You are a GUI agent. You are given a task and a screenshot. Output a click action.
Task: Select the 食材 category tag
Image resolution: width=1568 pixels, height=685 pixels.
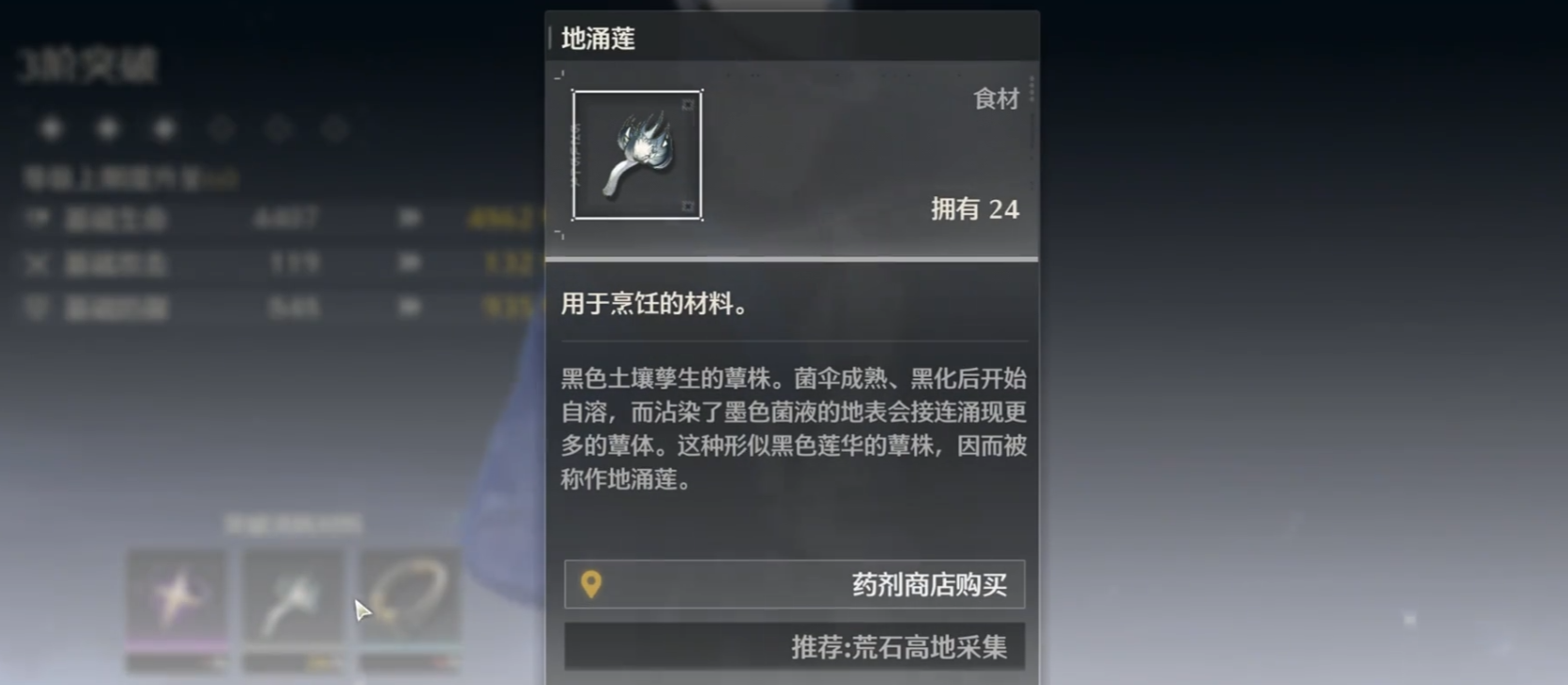click(996, 99)
